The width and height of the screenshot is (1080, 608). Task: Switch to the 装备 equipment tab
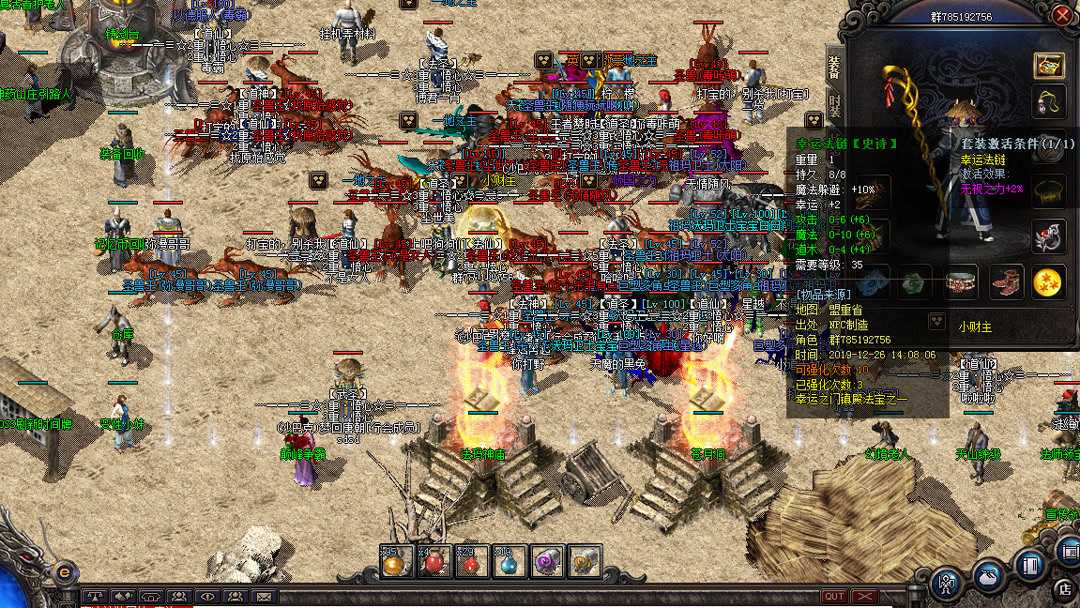click(835, 66)
